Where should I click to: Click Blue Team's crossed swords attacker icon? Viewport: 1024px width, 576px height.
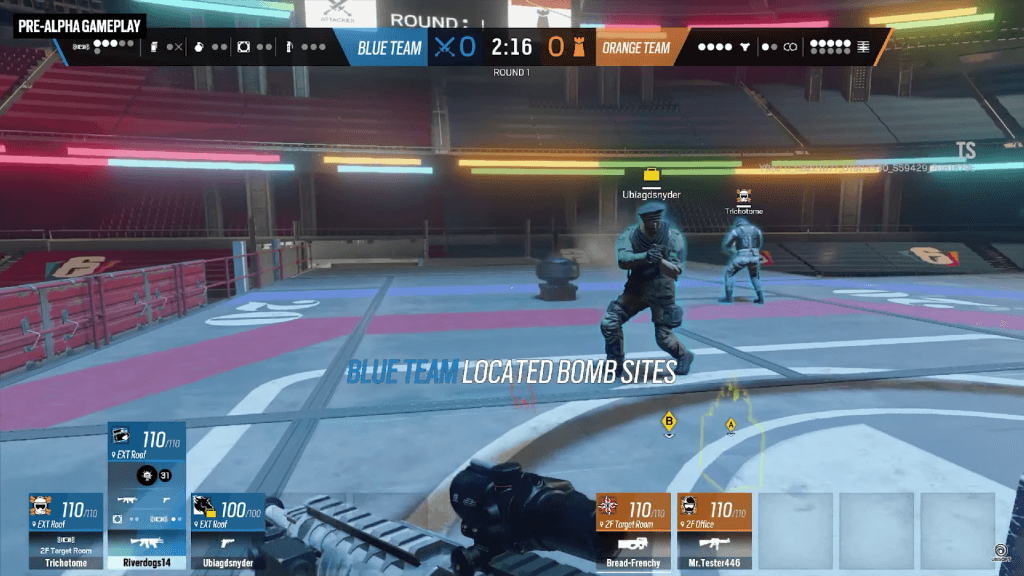point(445,47)
